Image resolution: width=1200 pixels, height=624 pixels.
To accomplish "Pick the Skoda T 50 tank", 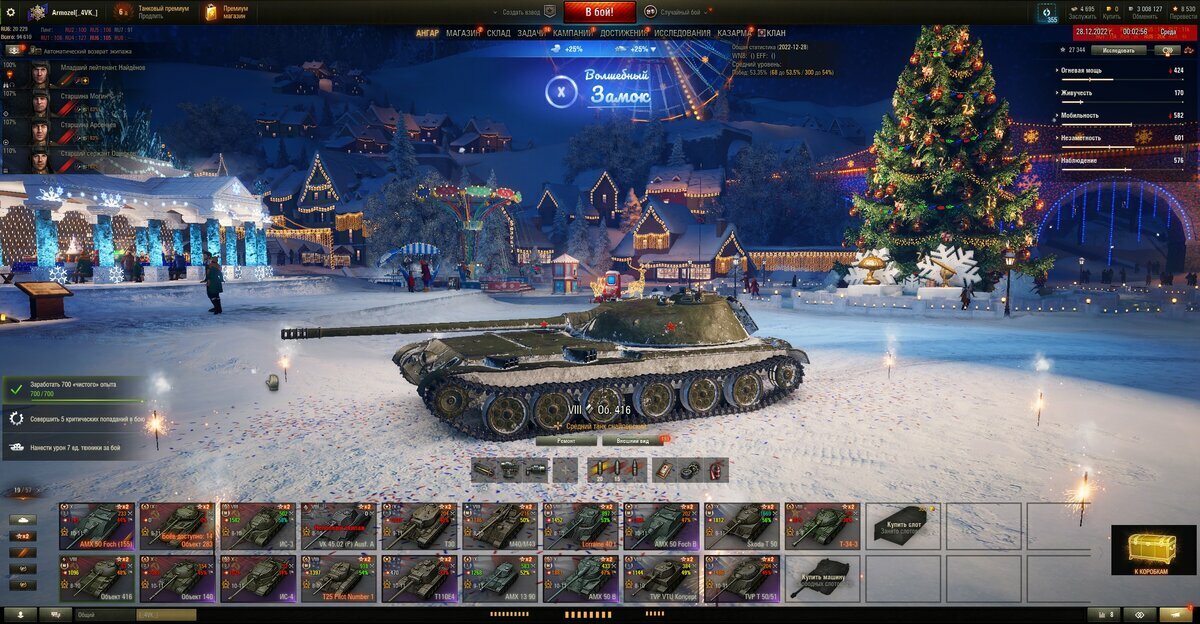I will tap(742, 526).
